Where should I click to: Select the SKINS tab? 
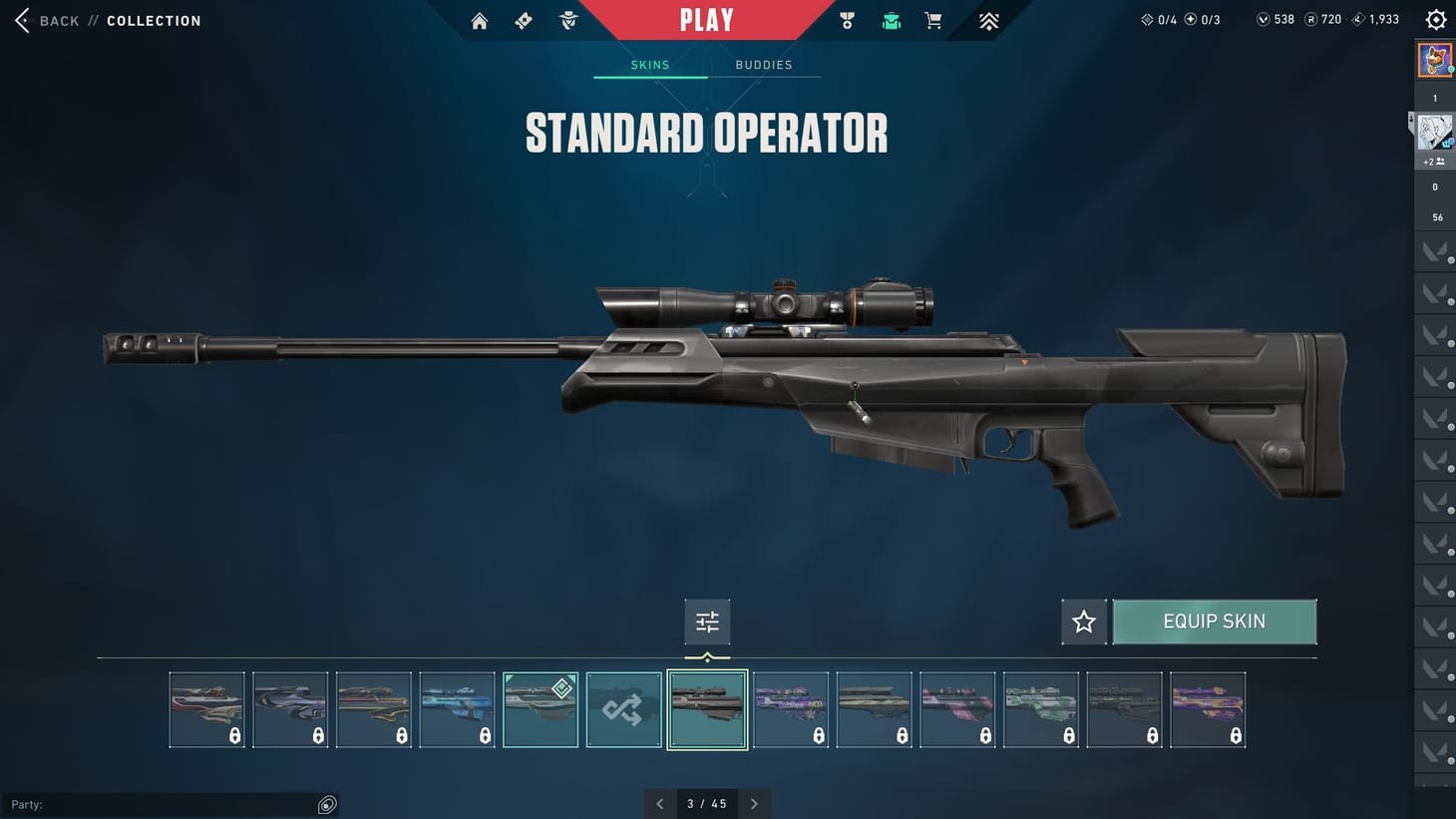(650, 65)
